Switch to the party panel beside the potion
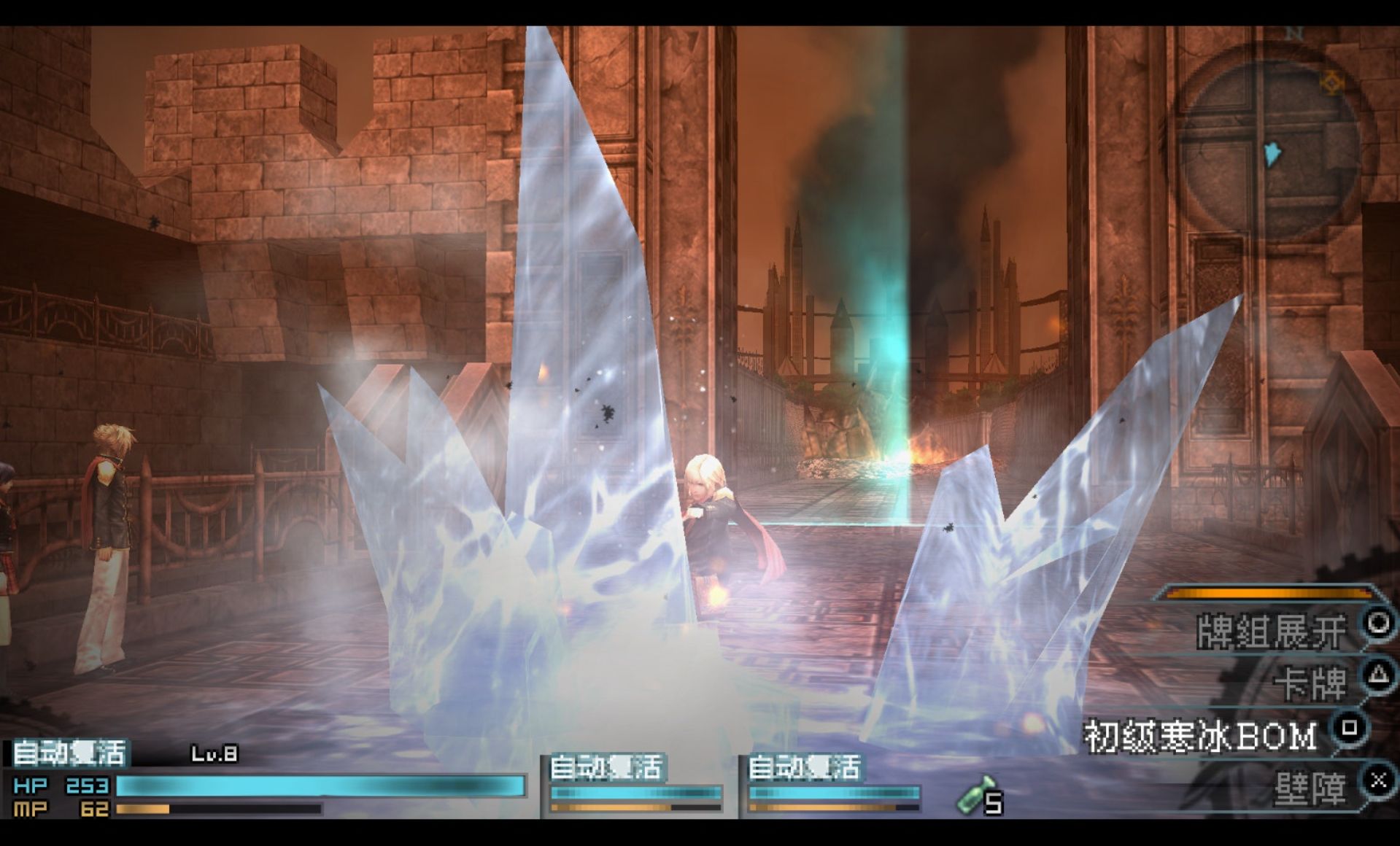Image resolution: width=1400 pixels, height=846 pixels. pyautogui.click(x=833, y=784)
